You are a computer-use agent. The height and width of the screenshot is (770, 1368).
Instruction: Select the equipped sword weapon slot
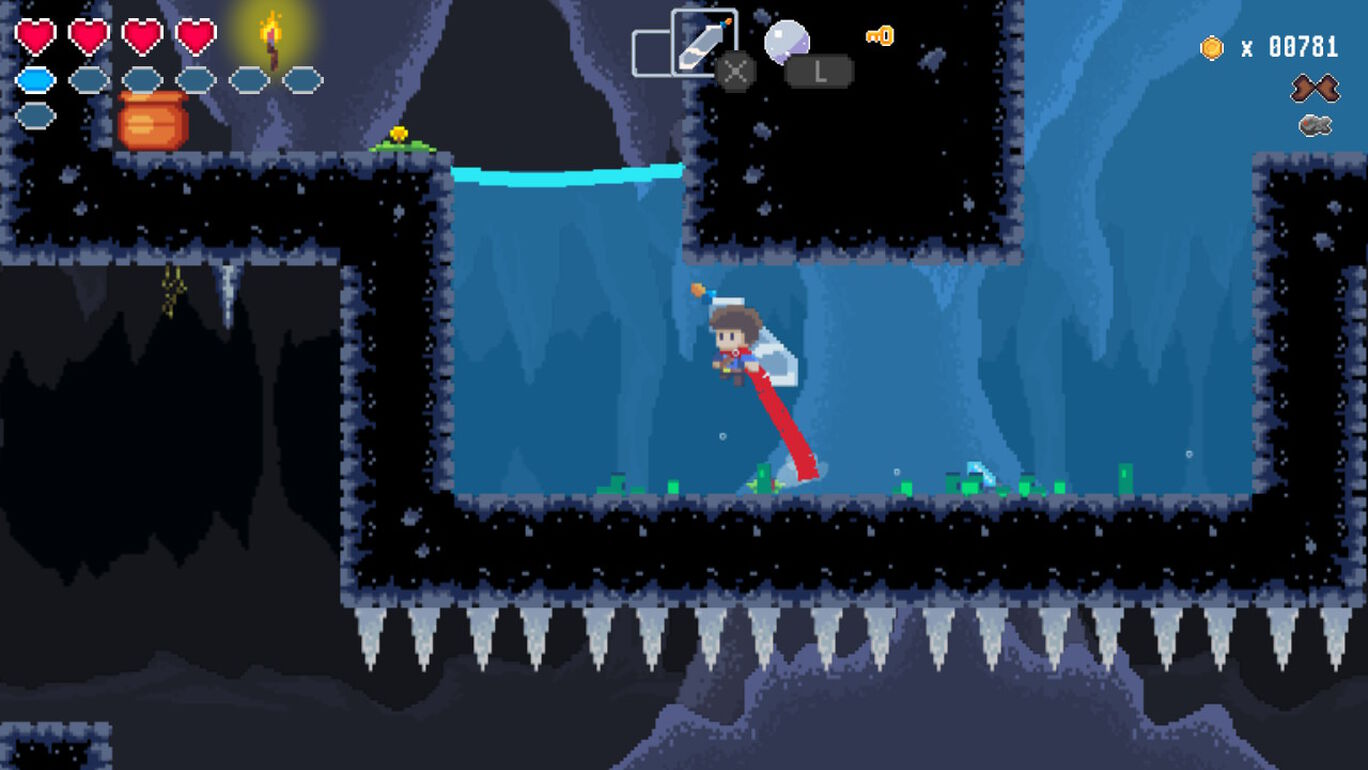703,41
